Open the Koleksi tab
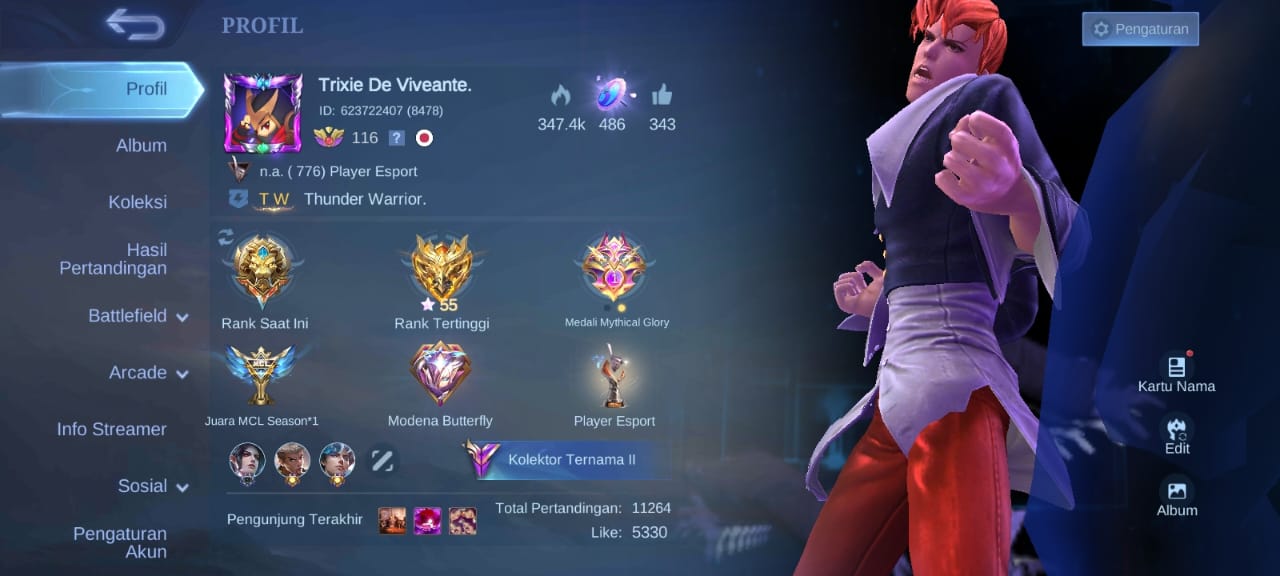The image size is (1280, 576). [137, 202]
